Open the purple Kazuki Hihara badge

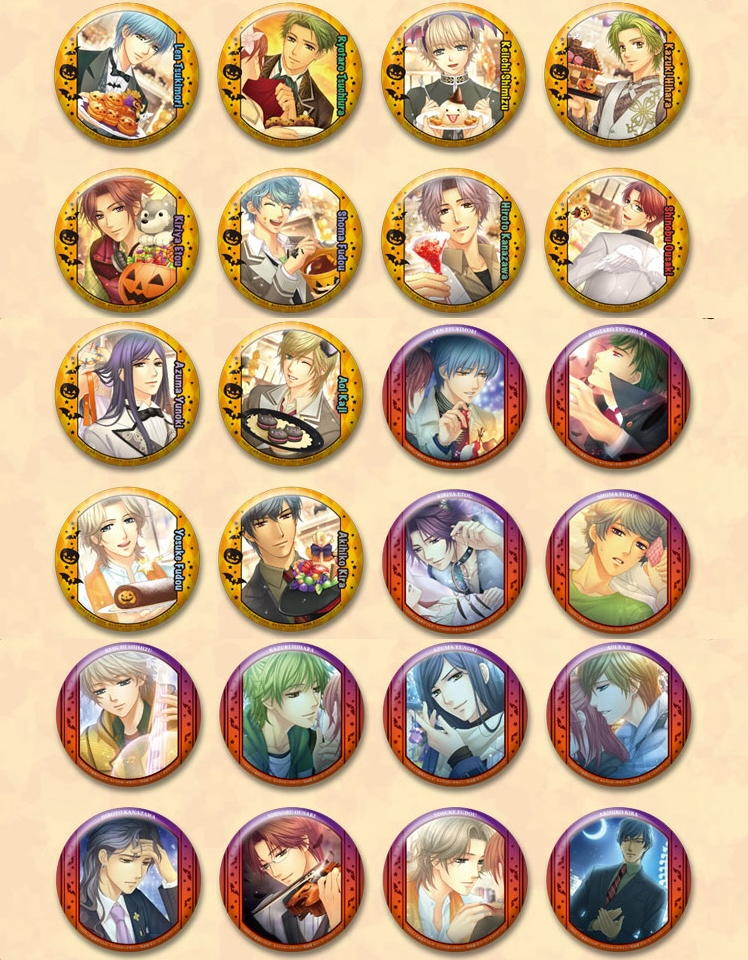pyautogui.click(x=290, y=715)
